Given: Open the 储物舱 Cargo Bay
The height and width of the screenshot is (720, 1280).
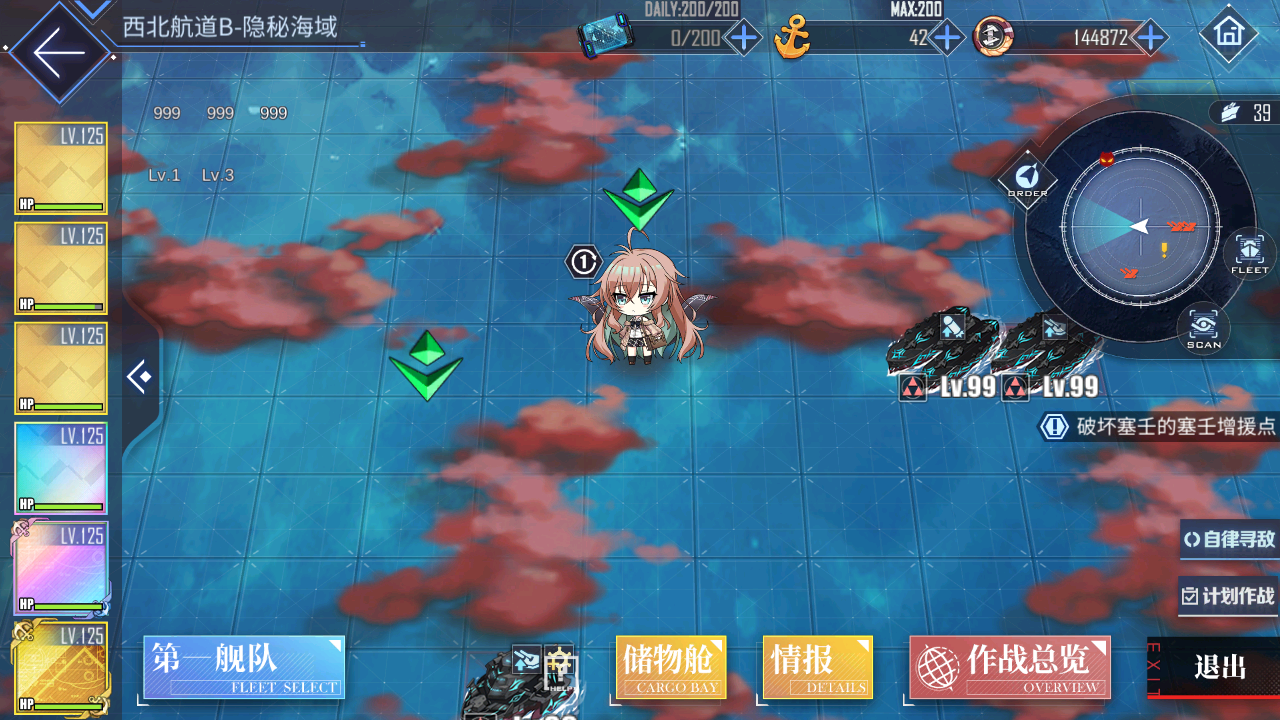Looking at the screenshot, I should coord(671,667).
